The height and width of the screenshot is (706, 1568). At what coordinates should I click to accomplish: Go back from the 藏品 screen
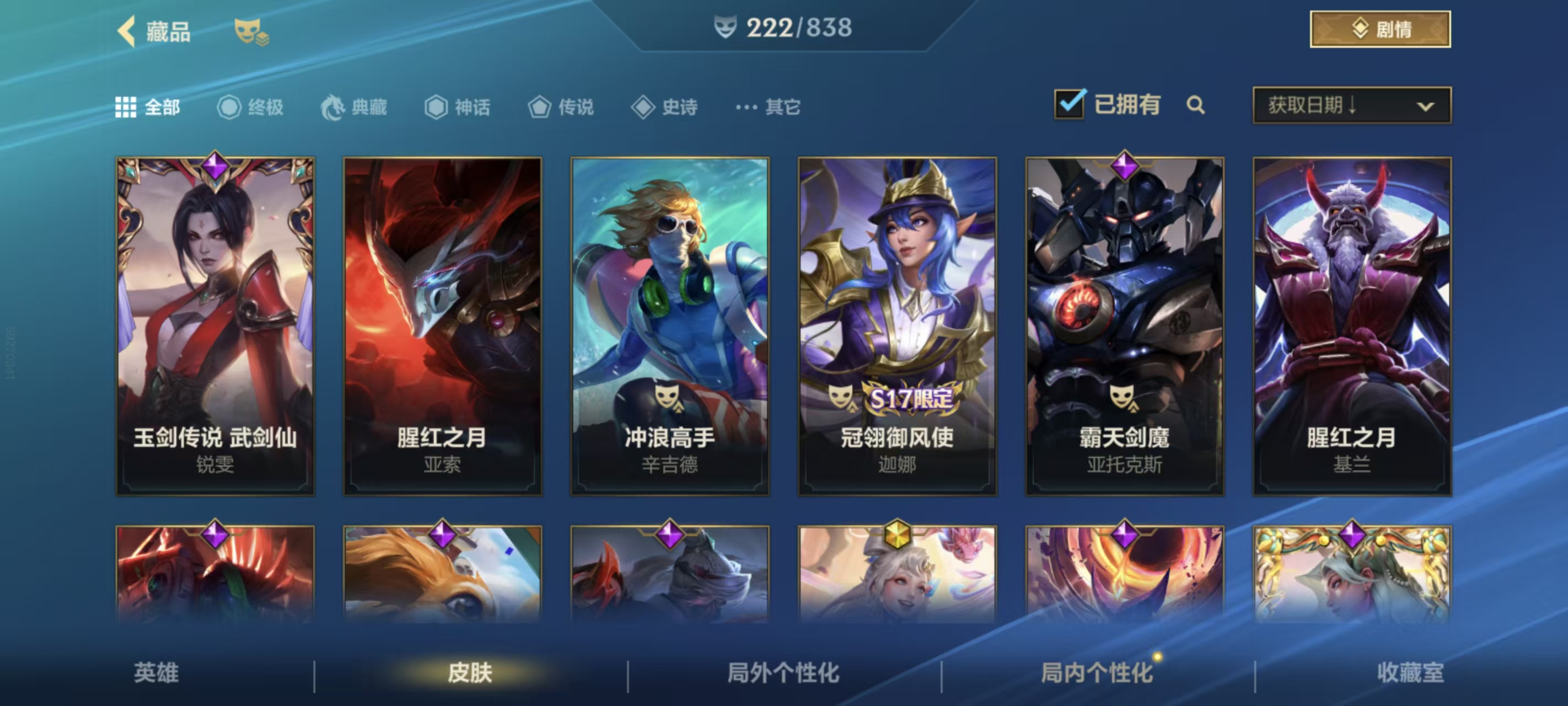[x=127, y=30]
